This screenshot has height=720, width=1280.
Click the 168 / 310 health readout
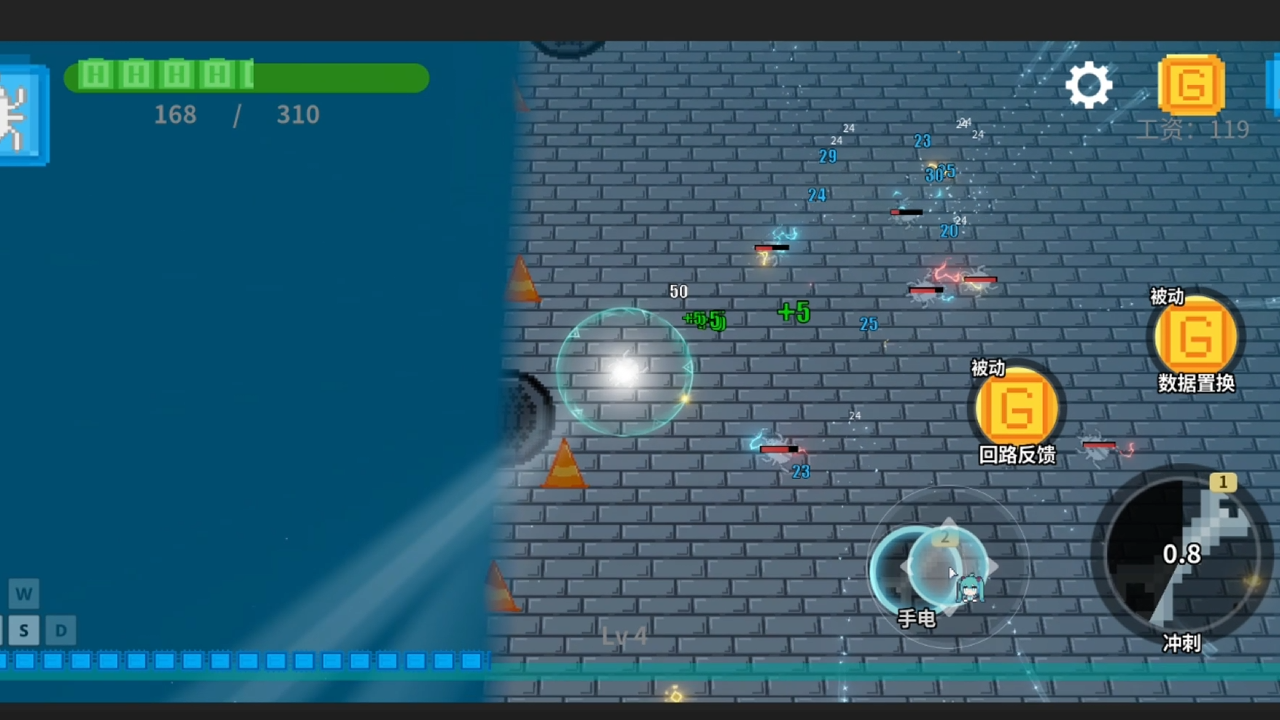click(x=236, y=115)
